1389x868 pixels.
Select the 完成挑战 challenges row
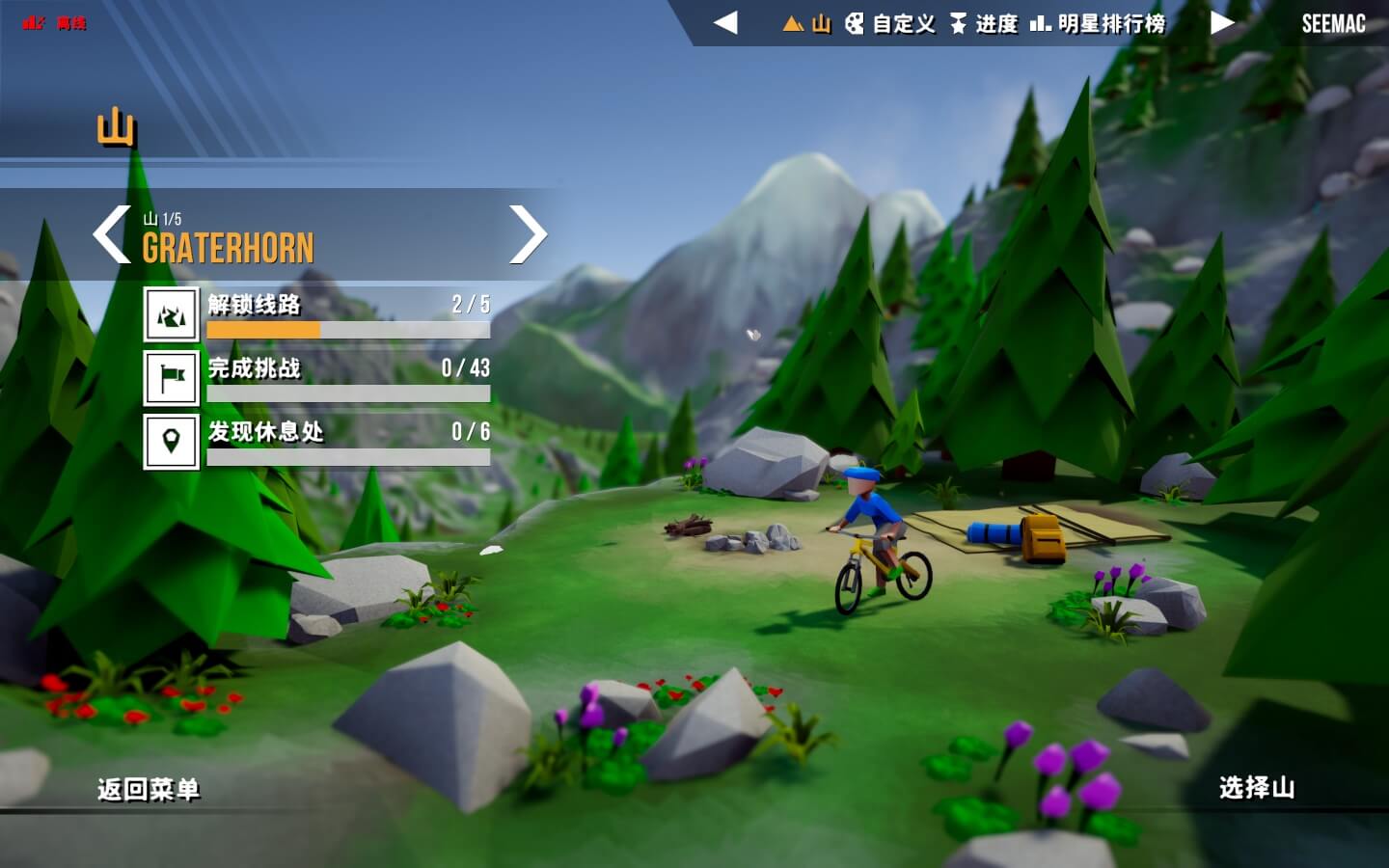[318, 377]
